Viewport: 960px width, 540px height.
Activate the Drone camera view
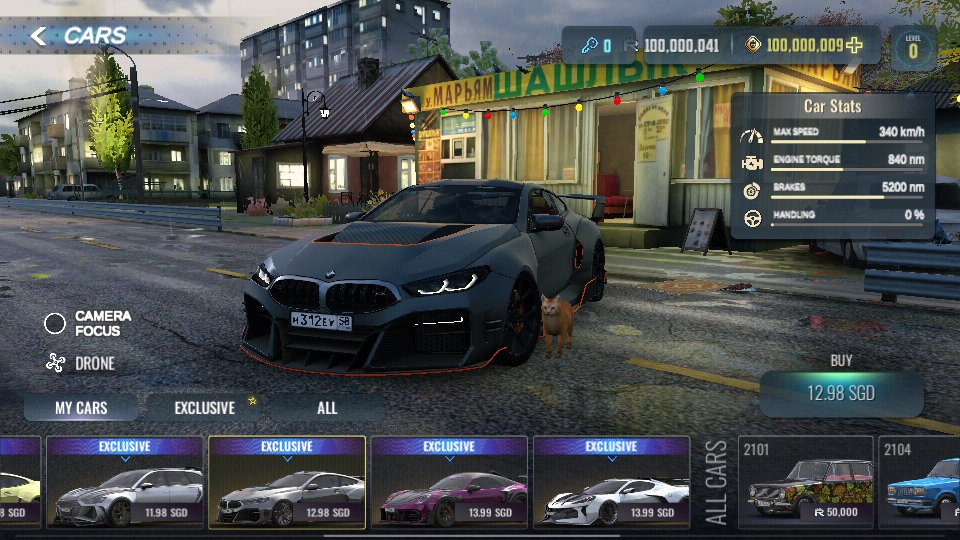(x=56, y=364)
